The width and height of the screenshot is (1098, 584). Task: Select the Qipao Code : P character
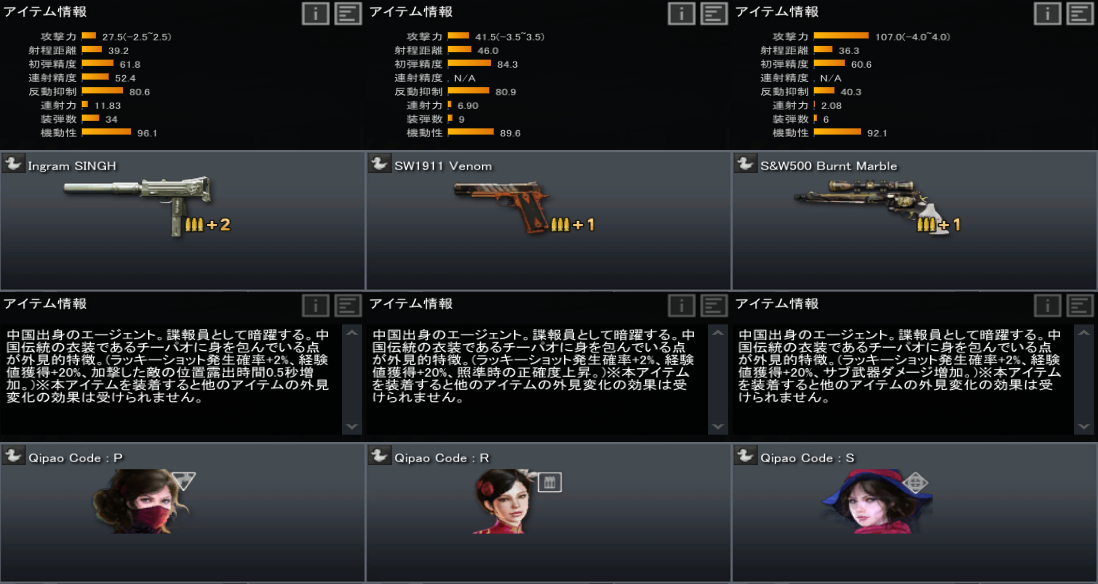click(x=182, y=512)
